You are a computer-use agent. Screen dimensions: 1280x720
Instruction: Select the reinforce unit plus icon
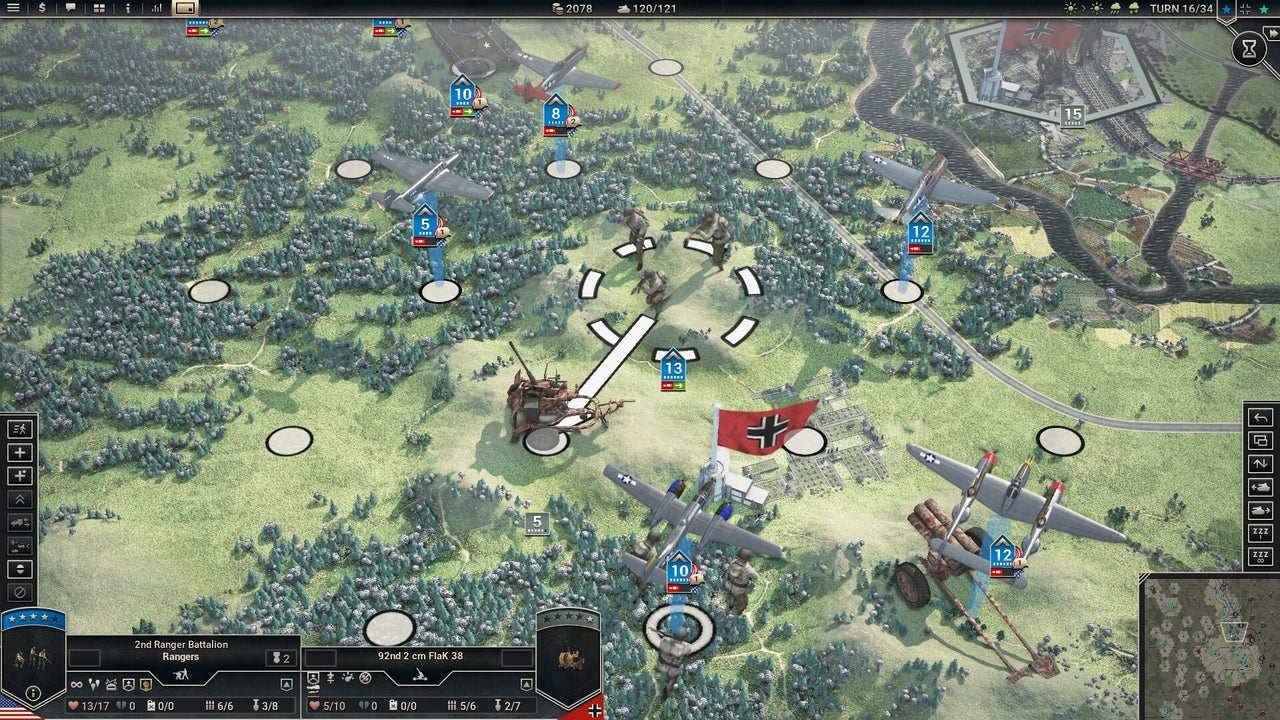18,452
